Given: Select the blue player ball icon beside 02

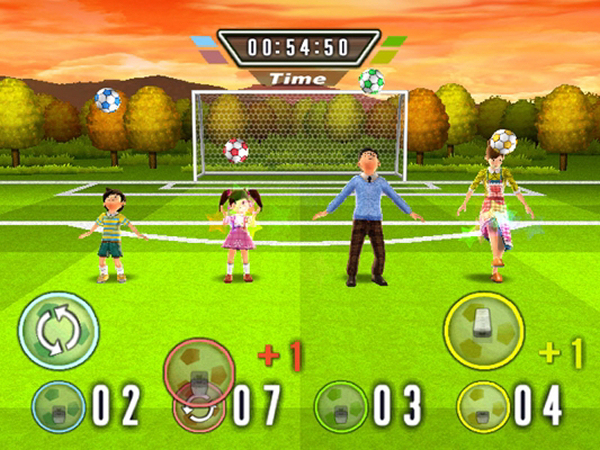Looking at the screenshot, I should pyautogui.click(x=58, y=408).
